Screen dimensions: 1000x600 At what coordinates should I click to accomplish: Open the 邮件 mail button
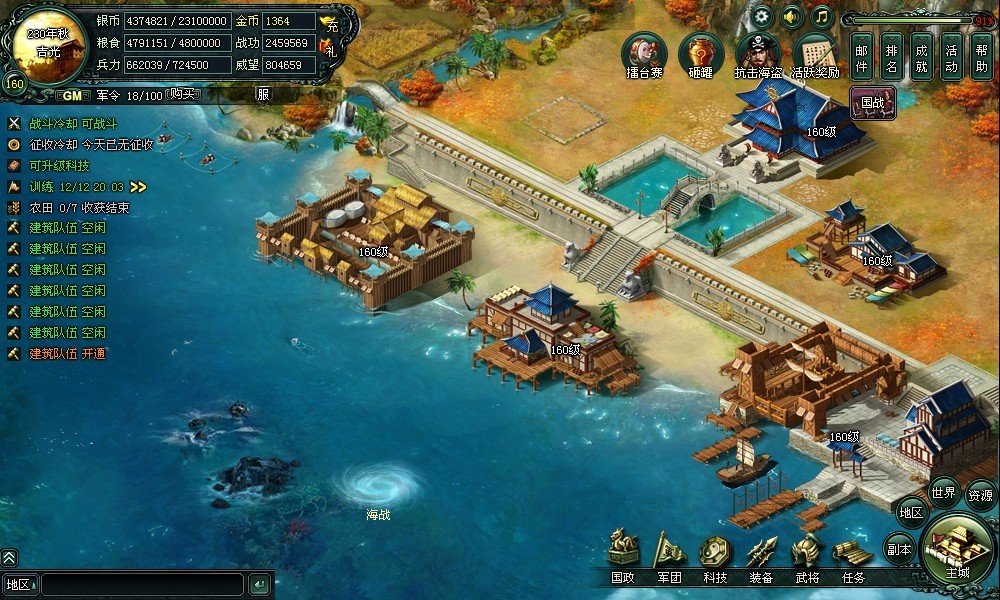tap(862, 56)
